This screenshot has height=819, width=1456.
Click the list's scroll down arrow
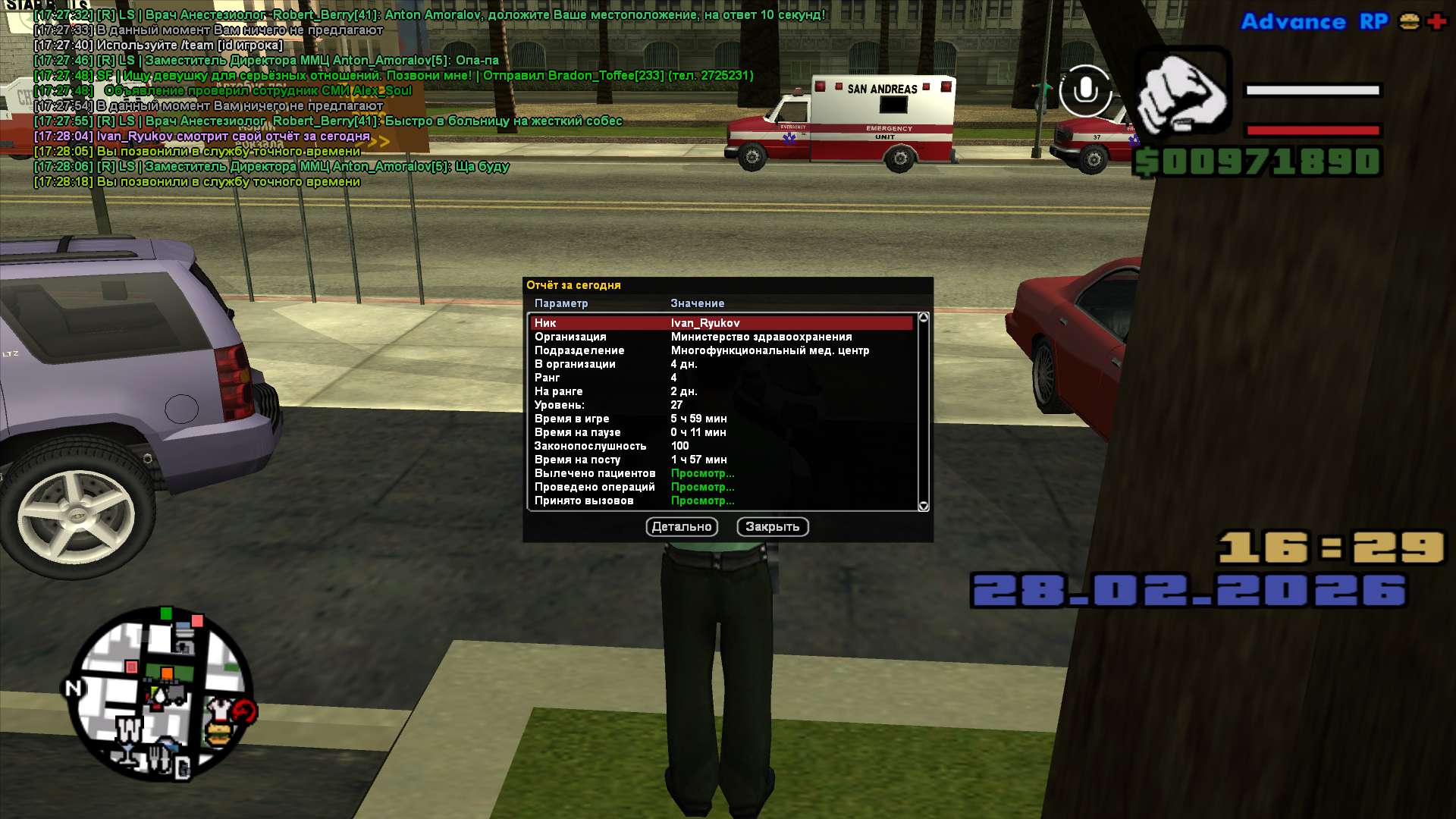tap(923, 506)
